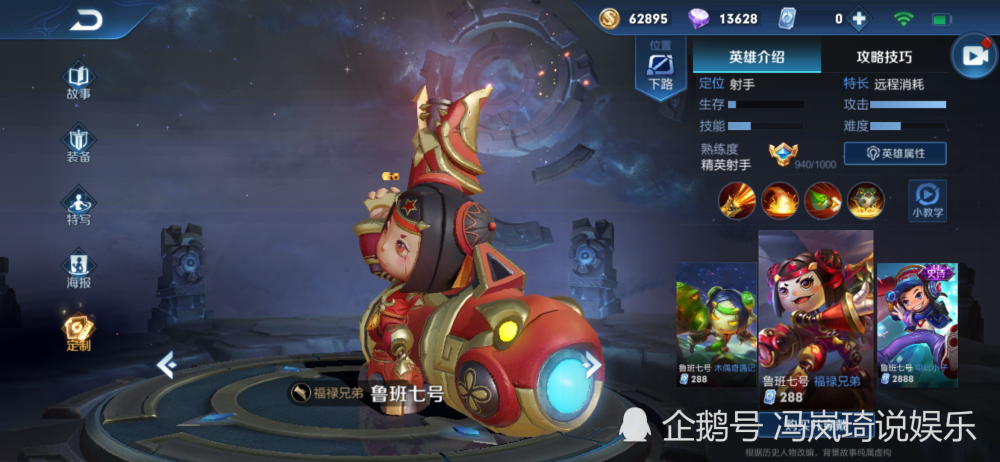Screen dimensions: 1000x462
Task: Open the 装备 (Equipment) menu entry
Action: coord(79,144)
